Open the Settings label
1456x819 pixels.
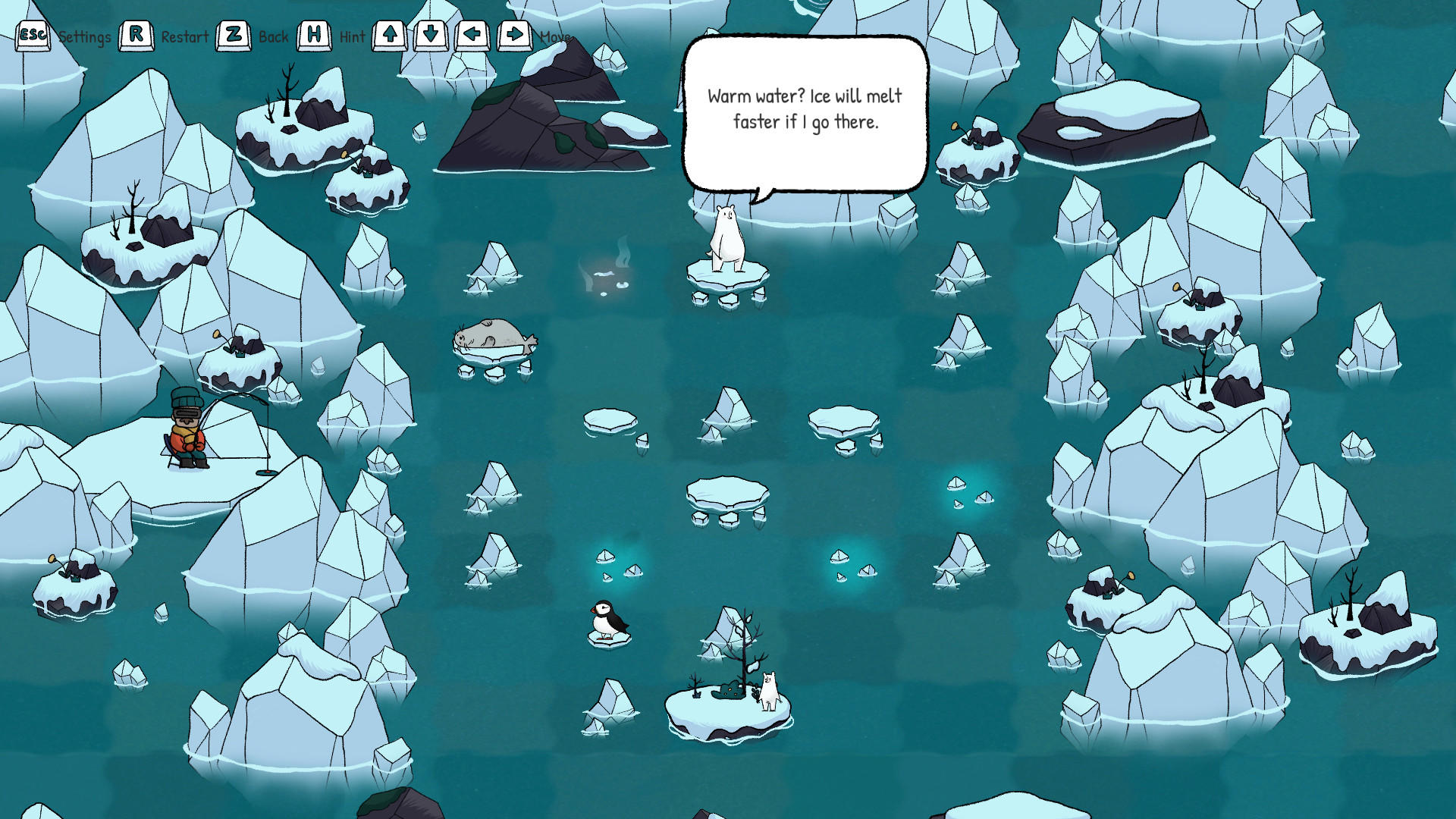click(x=86, y=36)
